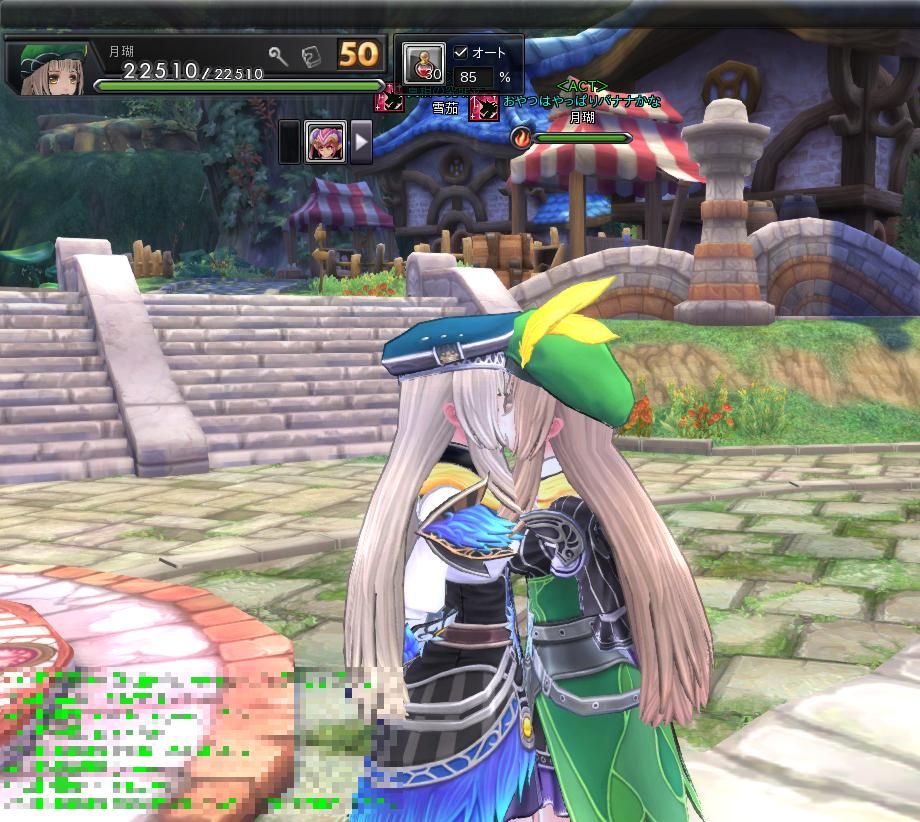
Task: Open the wrench settings icon
Action: [278, 56]
